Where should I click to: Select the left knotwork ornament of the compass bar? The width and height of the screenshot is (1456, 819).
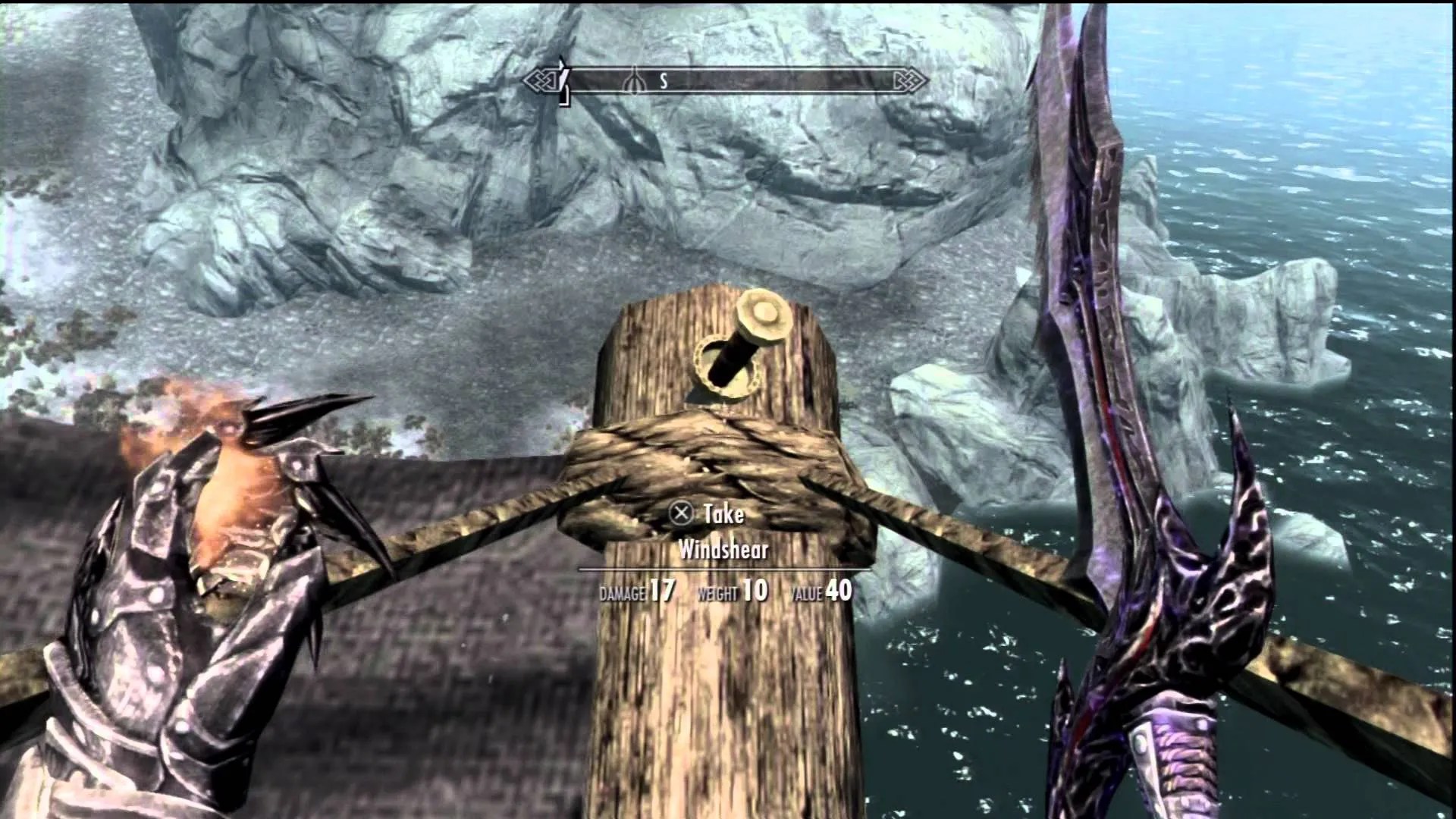[541, 79]
